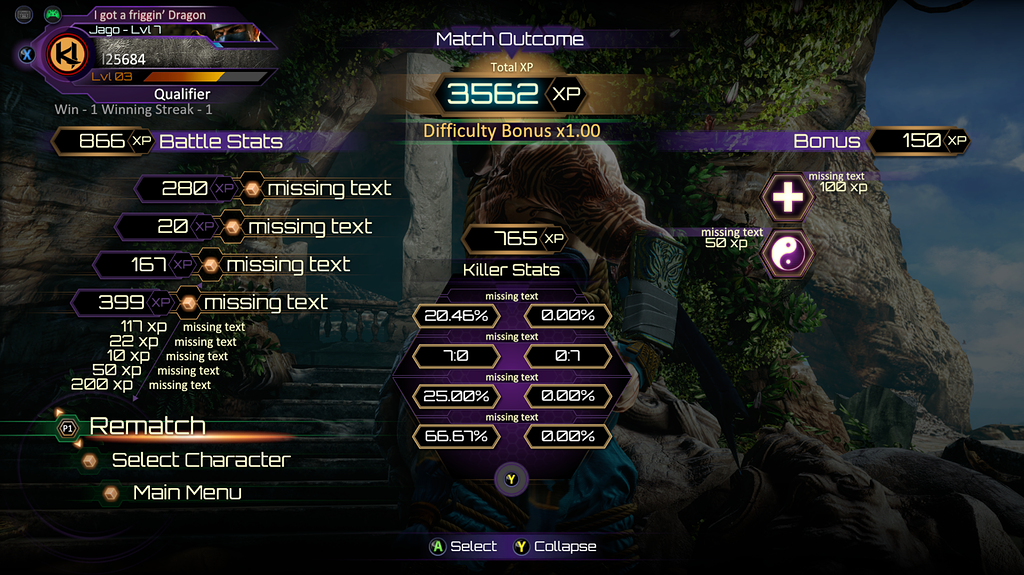Image resolution: width=1024 pixels, height=575 pixels.
Task: Click the KI emblem player badge
Action: click(x=69, y=55)
